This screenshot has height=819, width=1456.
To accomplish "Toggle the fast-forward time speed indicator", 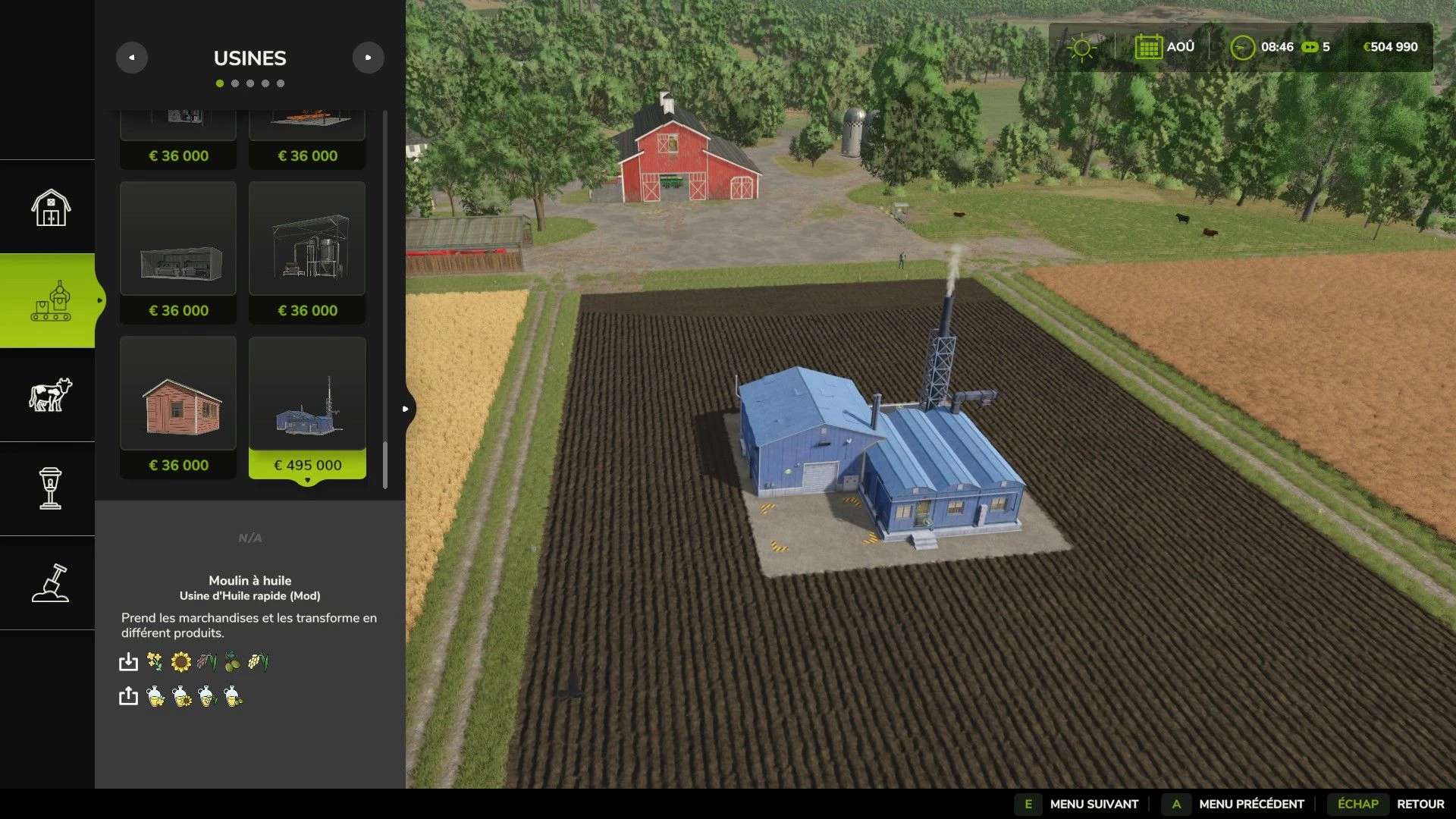I will (1311, 47).
